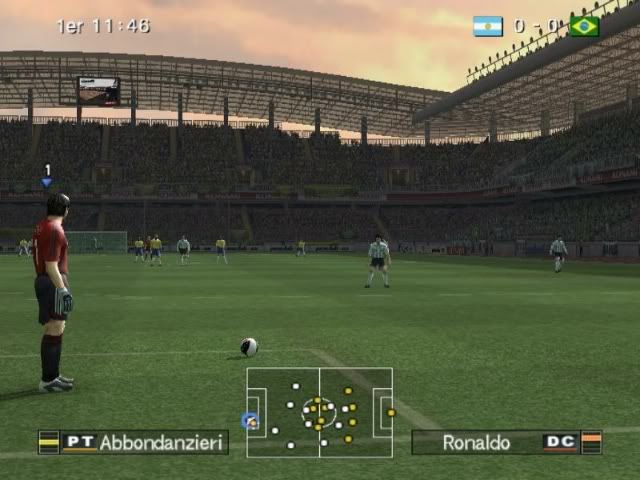Select the Ronaldo player name panel

[x=506, y=442]
